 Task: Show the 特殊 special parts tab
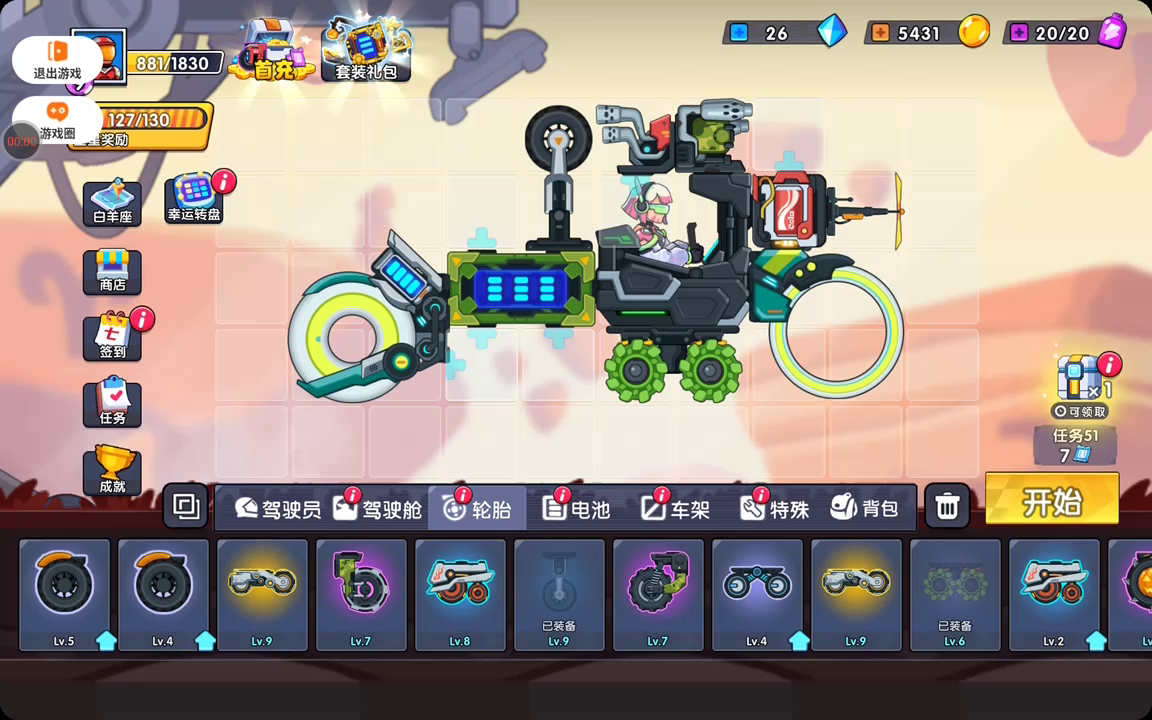click(775, 509)
